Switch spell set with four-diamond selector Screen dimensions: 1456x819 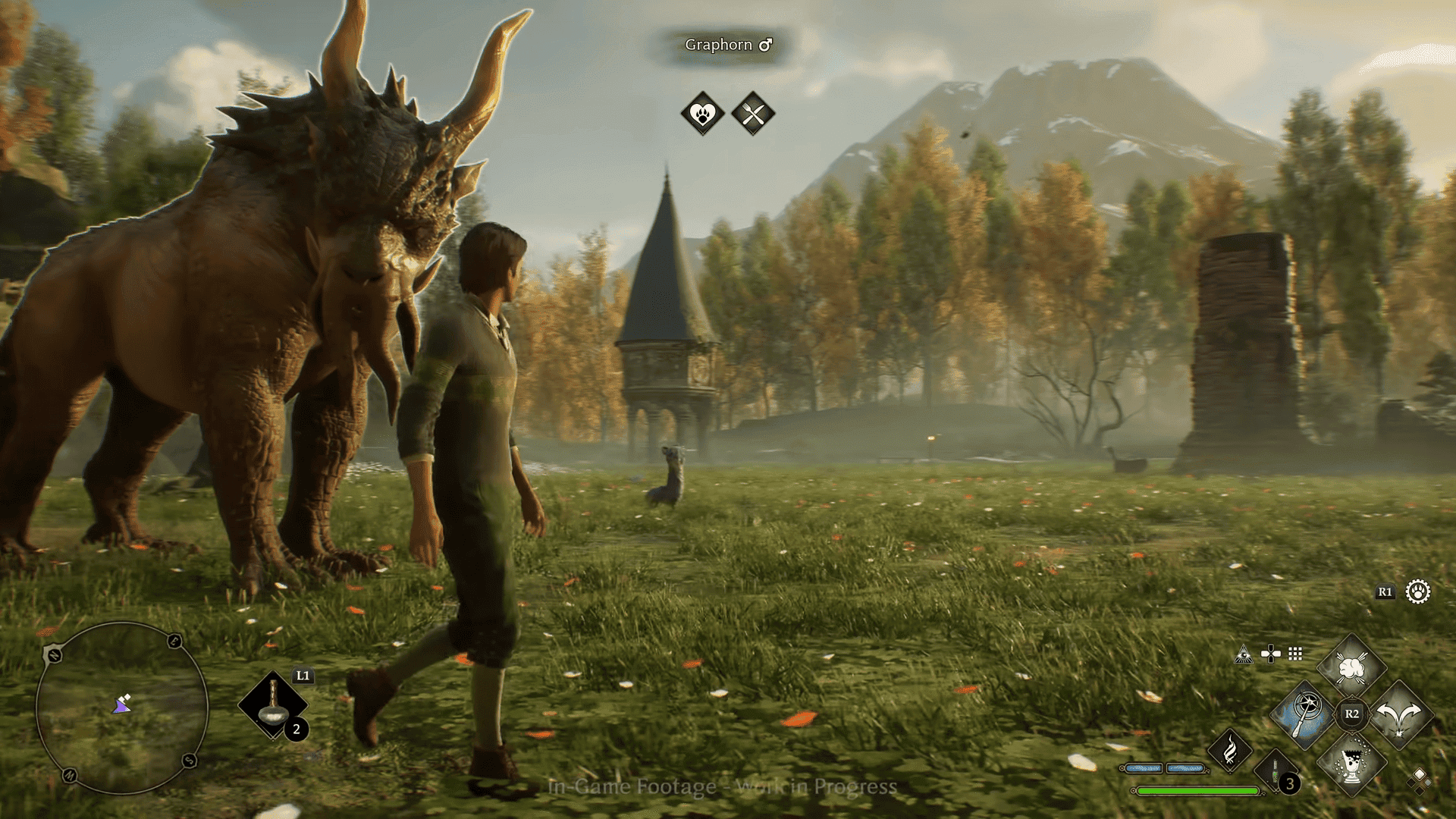tap(1419, 779)
